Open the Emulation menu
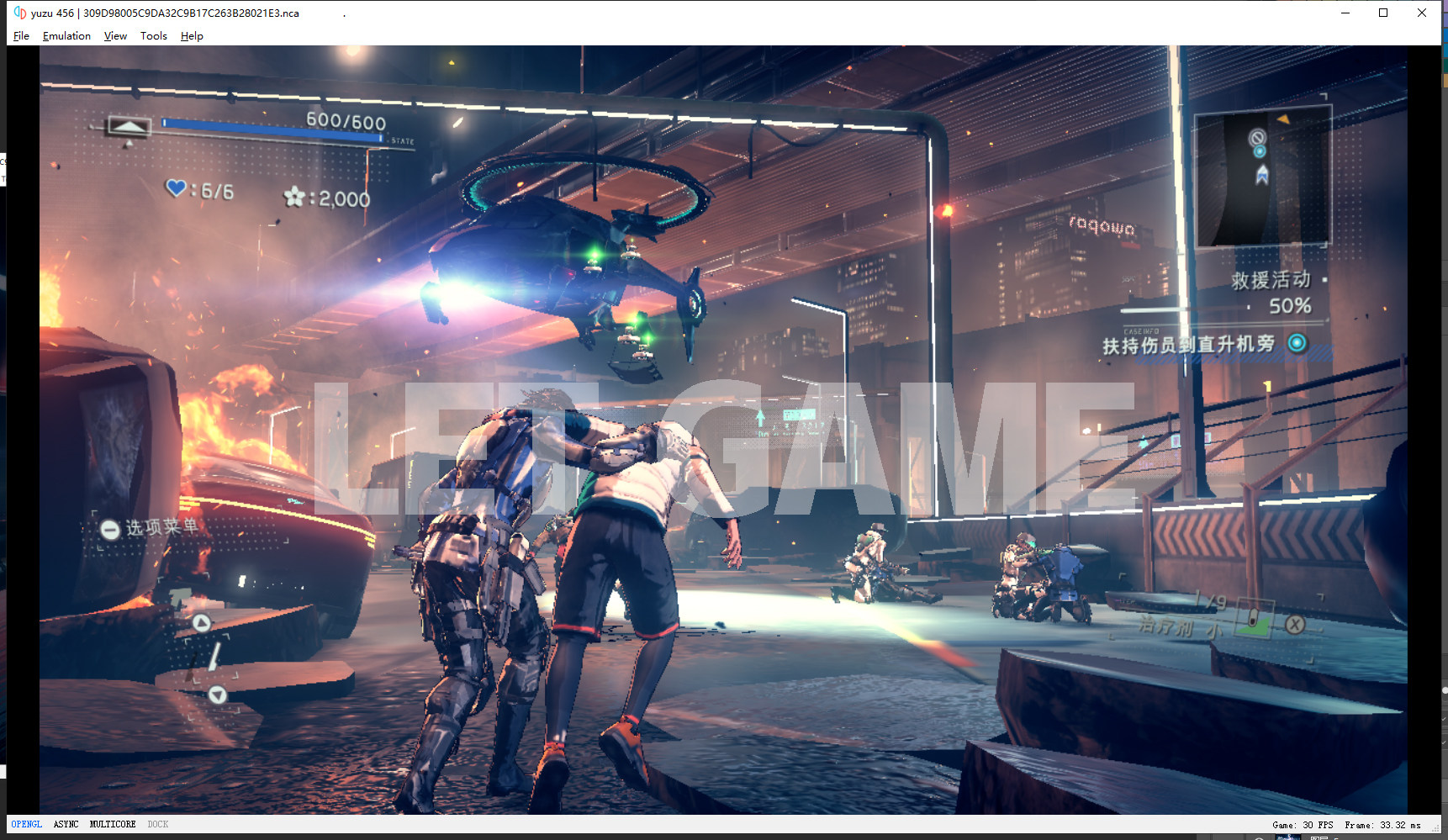The height and width of the screenshot is (840, 1448). pyautogui.click(x=66, y=36)
